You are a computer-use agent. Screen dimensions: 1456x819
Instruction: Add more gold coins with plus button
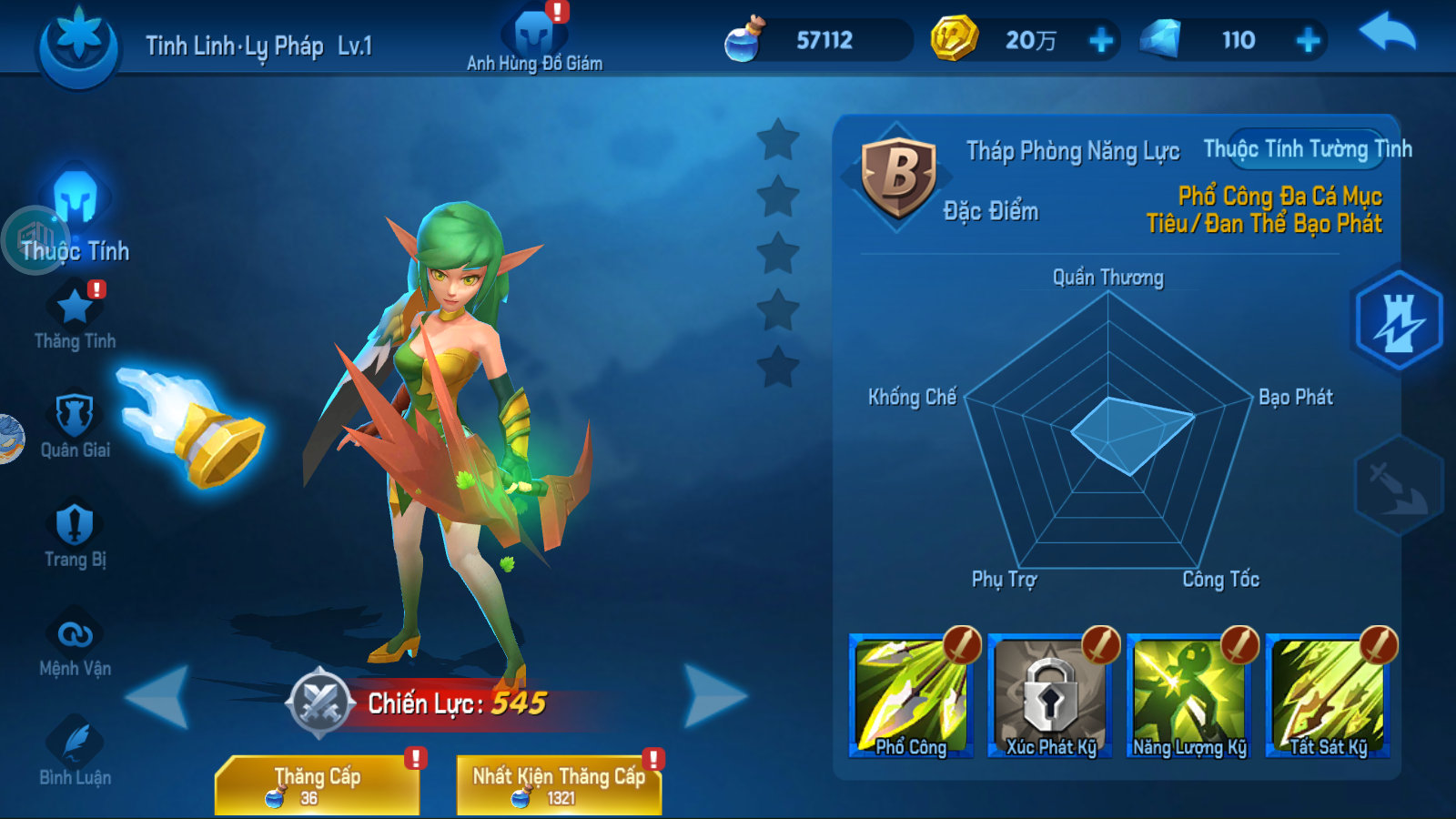click(1101, 40)
